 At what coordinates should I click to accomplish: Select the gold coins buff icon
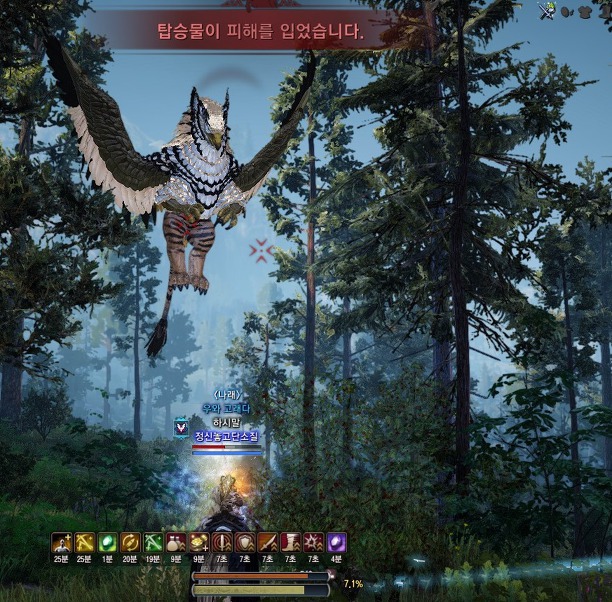199,543
